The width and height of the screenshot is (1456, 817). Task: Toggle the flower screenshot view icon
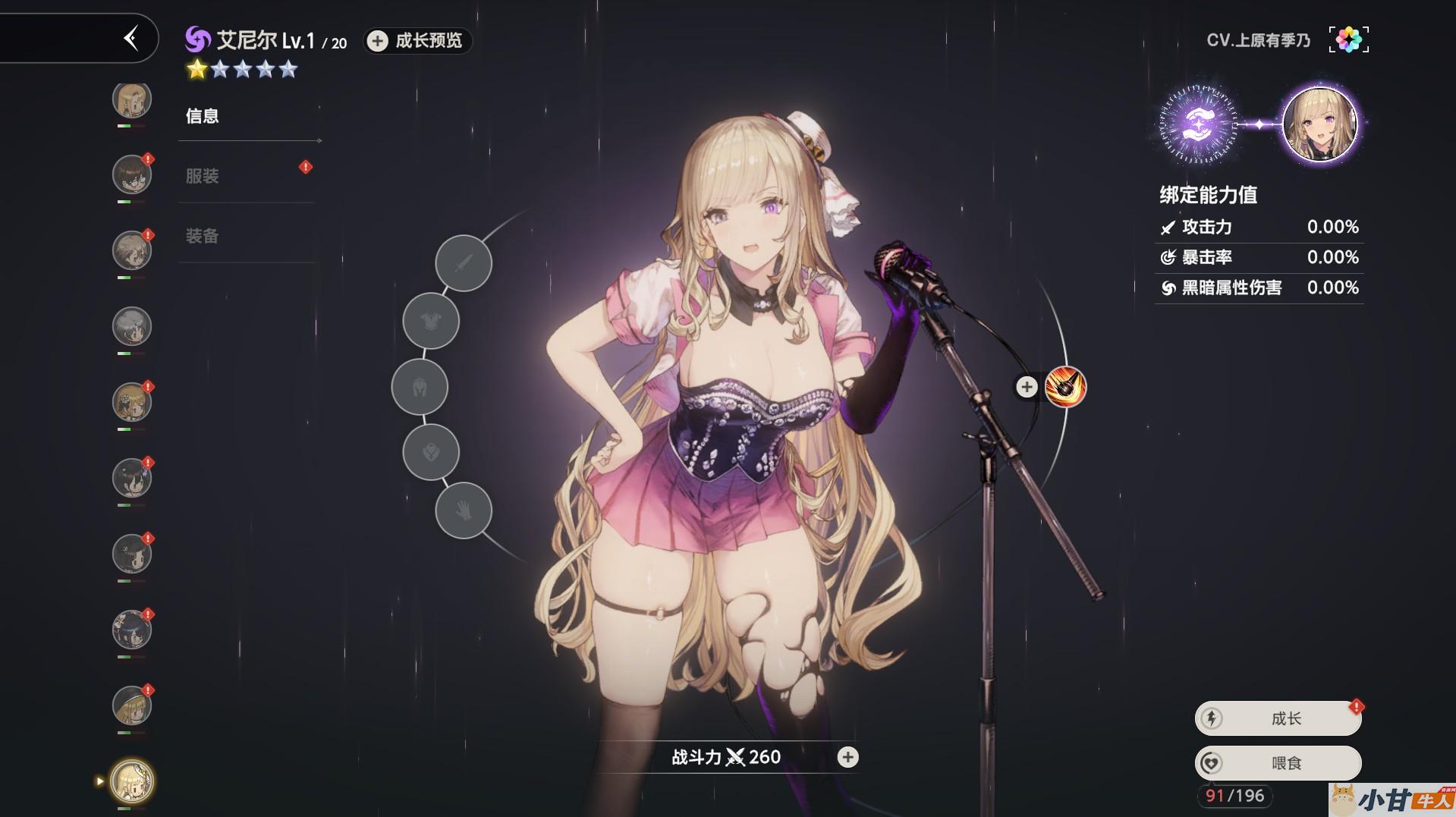(x=1348, y=39)
